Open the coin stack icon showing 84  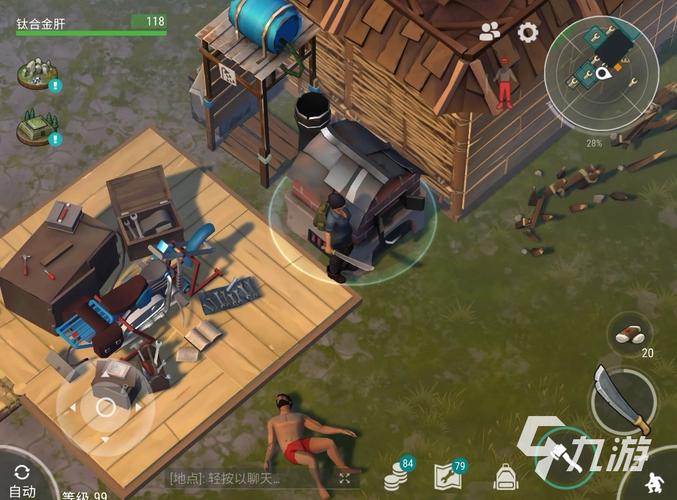click(x=398, y=477)
